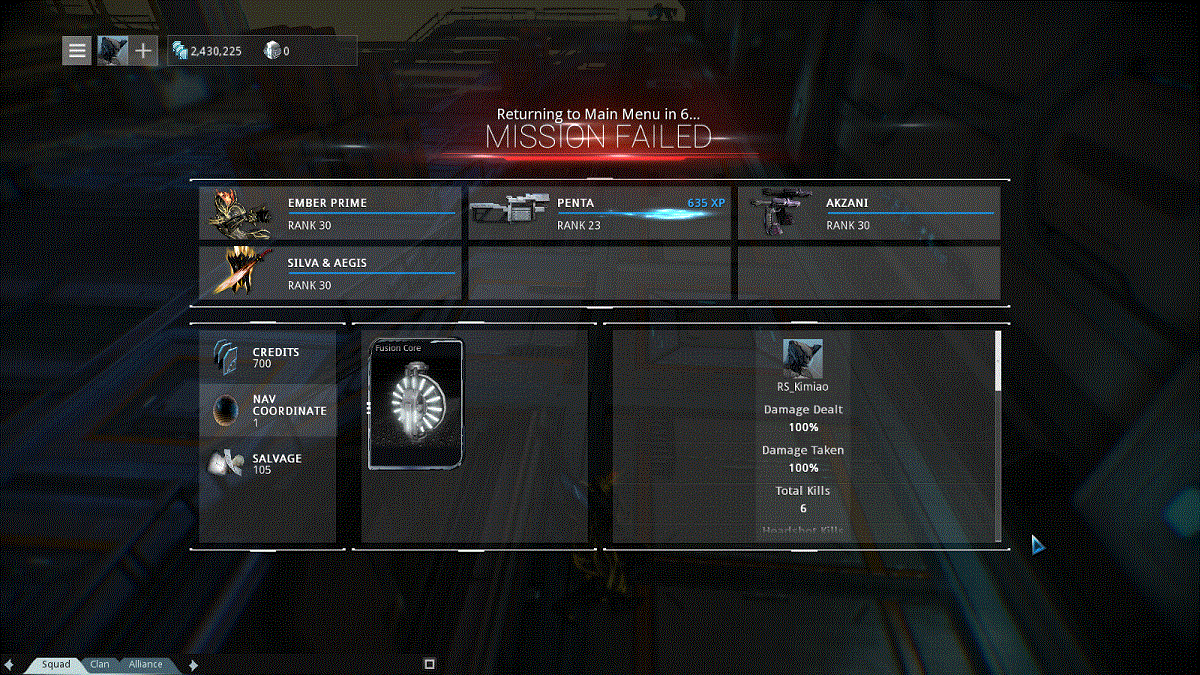
Task: Select the Penta weapon panel
Action: (599, 213)
